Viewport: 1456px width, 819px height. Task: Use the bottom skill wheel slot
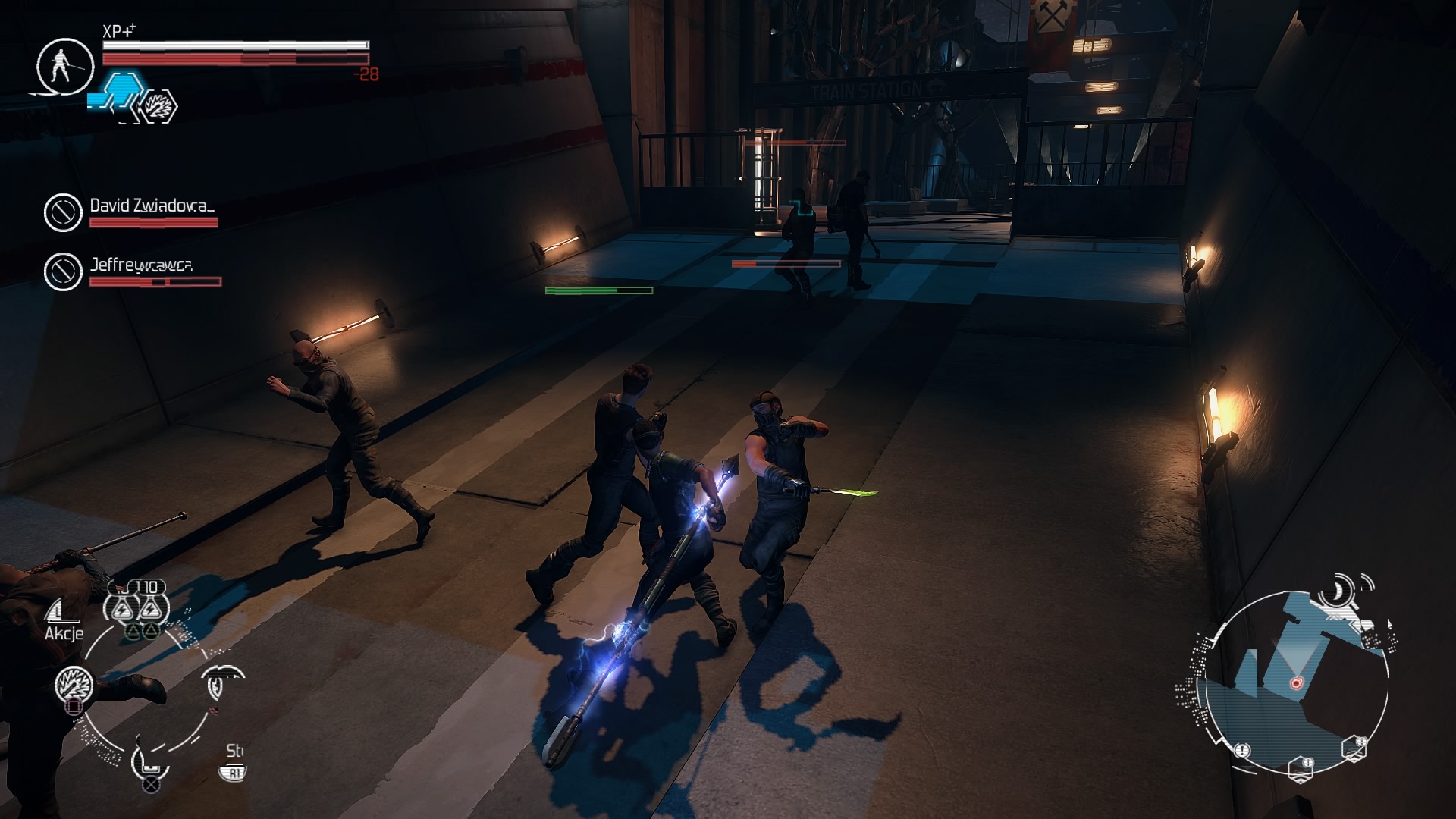pyautogui.click(x=149, y=760)
